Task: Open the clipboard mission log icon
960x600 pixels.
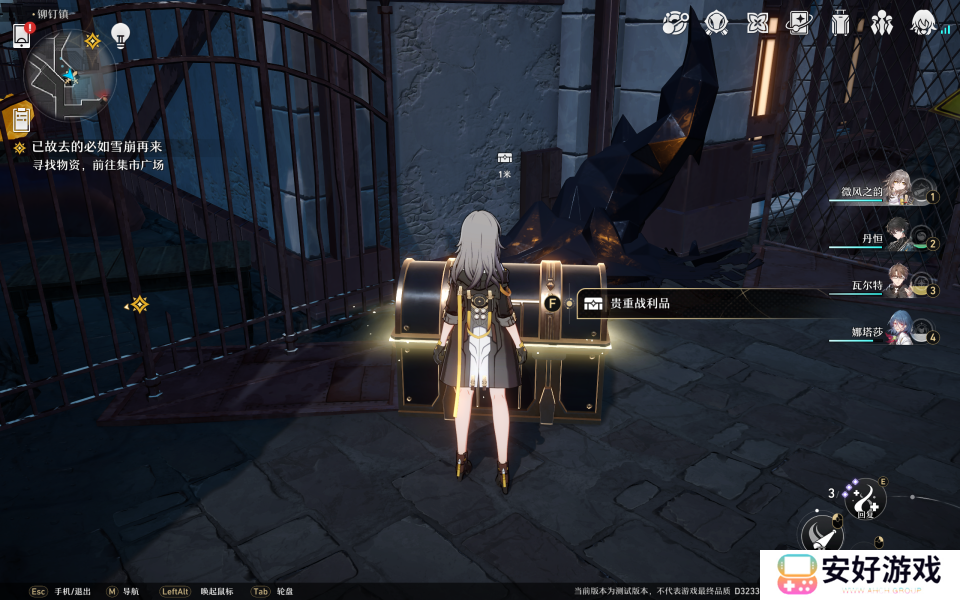Action: pos(19,120)
